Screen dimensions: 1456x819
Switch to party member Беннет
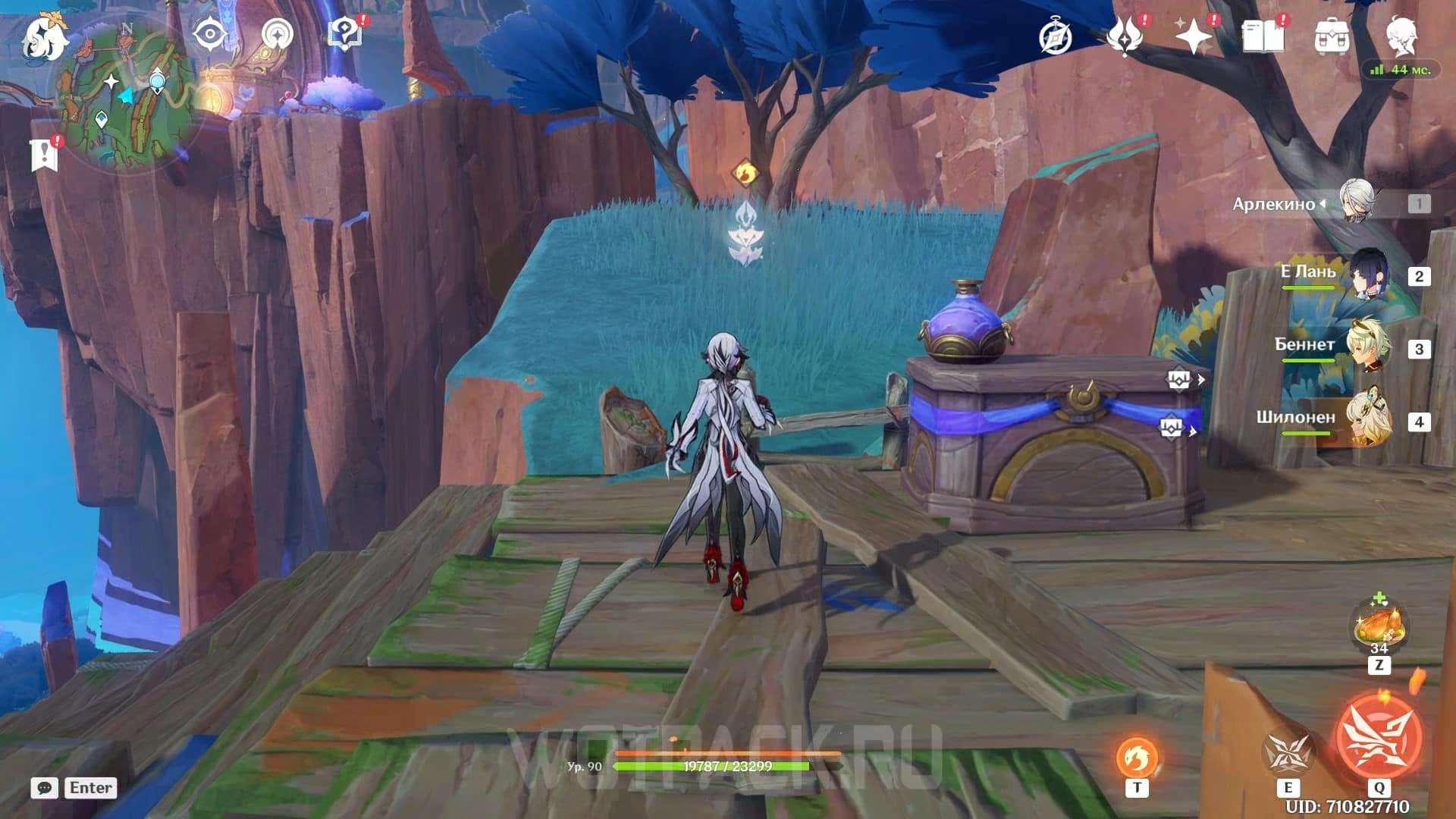pyautogui.click(x=1369, y=347)
